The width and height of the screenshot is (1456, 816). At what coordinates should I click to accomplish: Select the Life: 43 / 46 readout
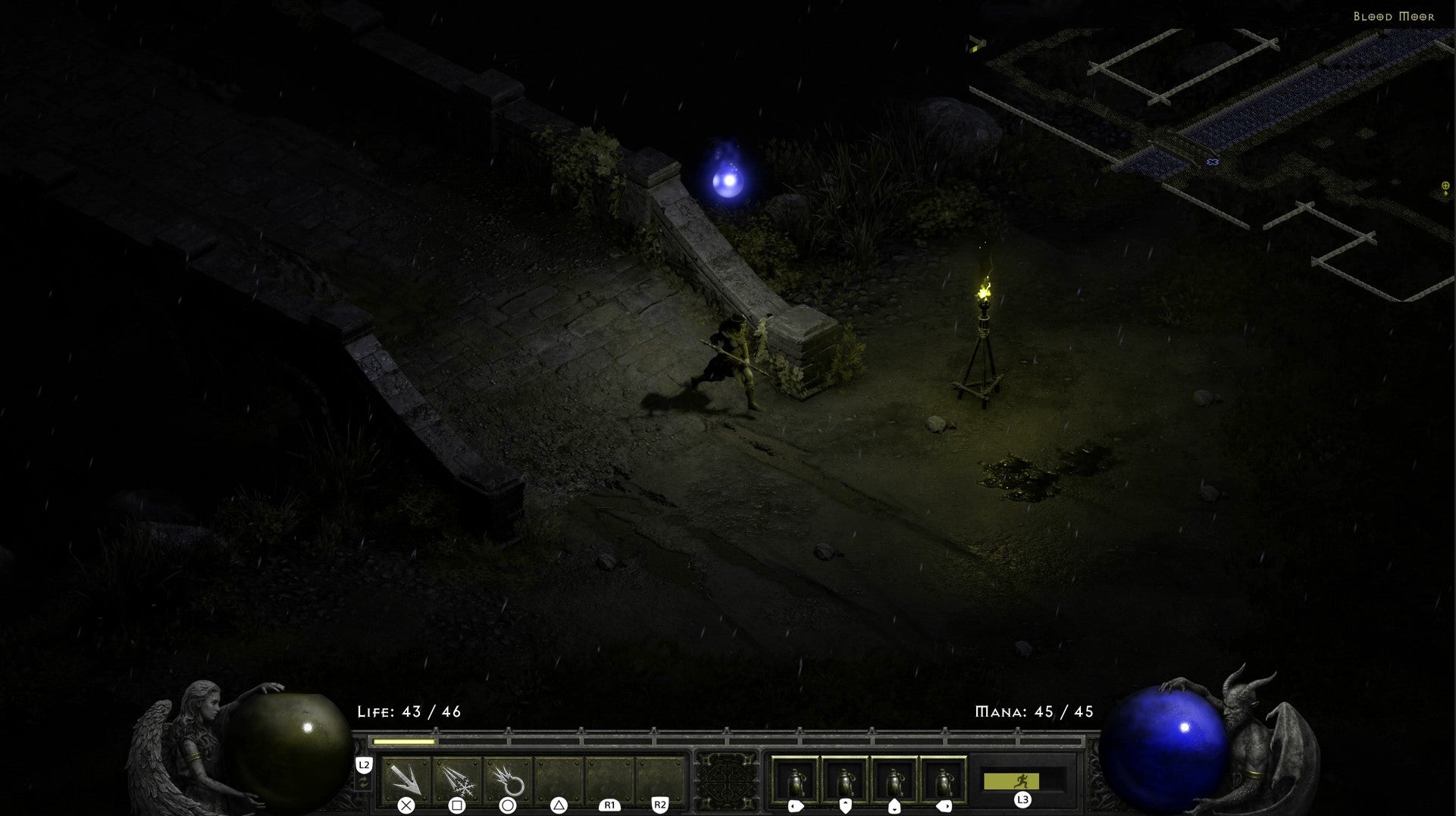coord(409,712)
